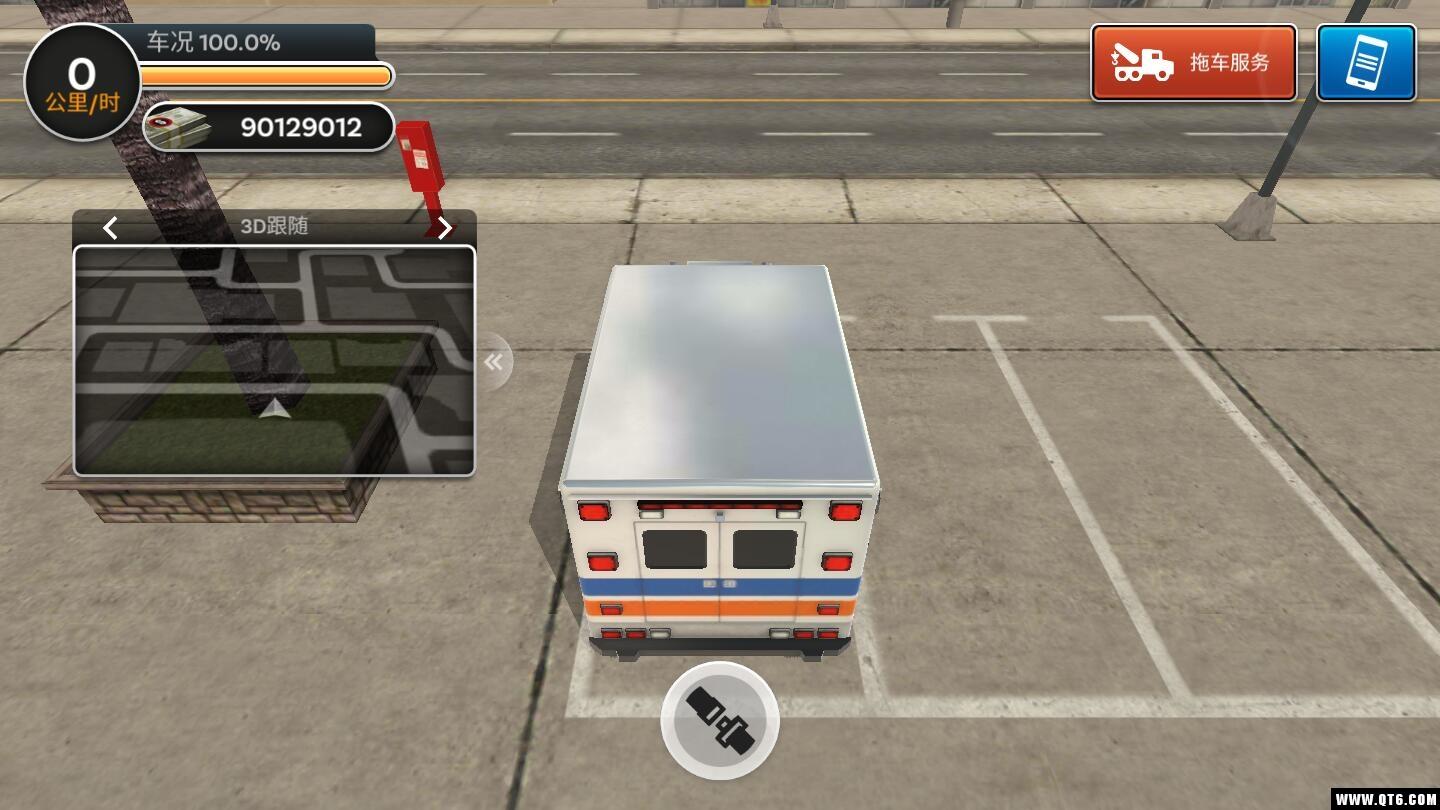Click the speedometer showing 0 公里/时
Screen dimensions: 1440x810
pos(81,80)
